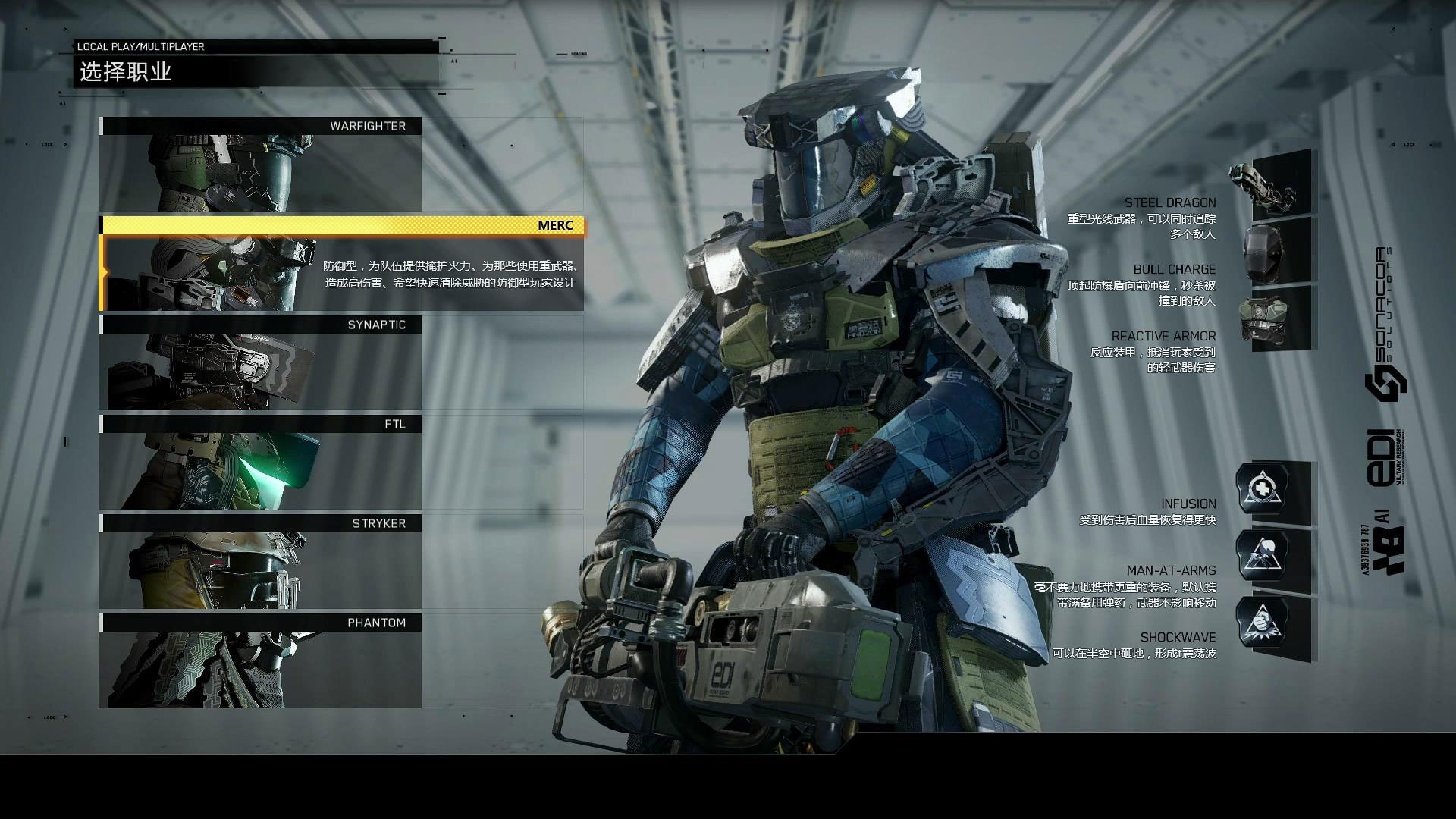The width and height of the screenshot is (1456, 819).
Task: Choose the Stryker class
Action: click(260, 562)
